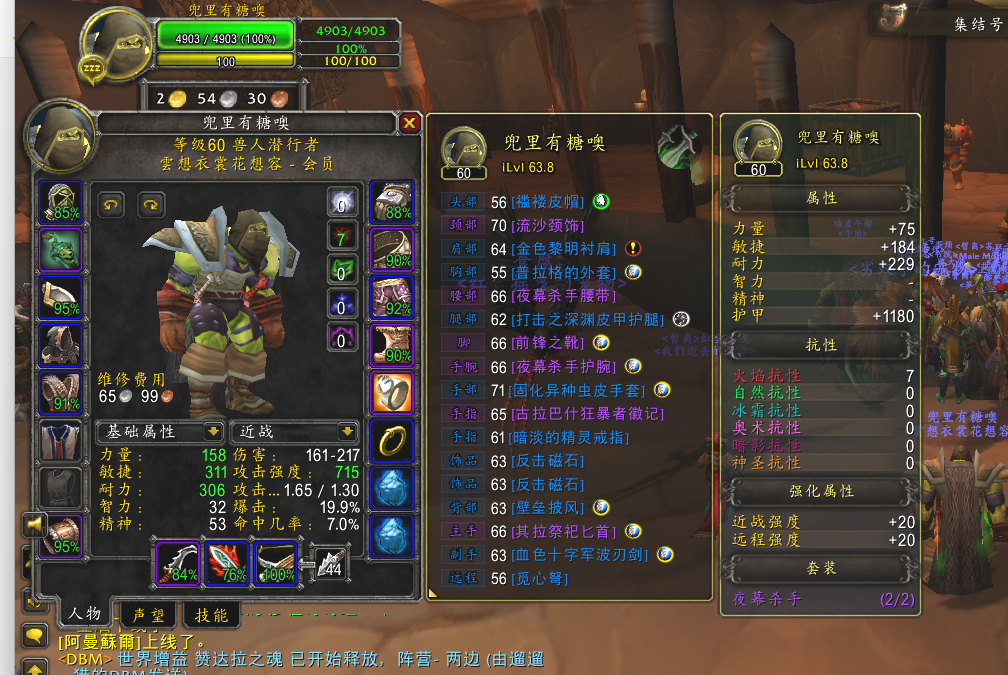
Task: Open the 流沙颈饰 necklace item link
Action: click(x=546, y=225)
